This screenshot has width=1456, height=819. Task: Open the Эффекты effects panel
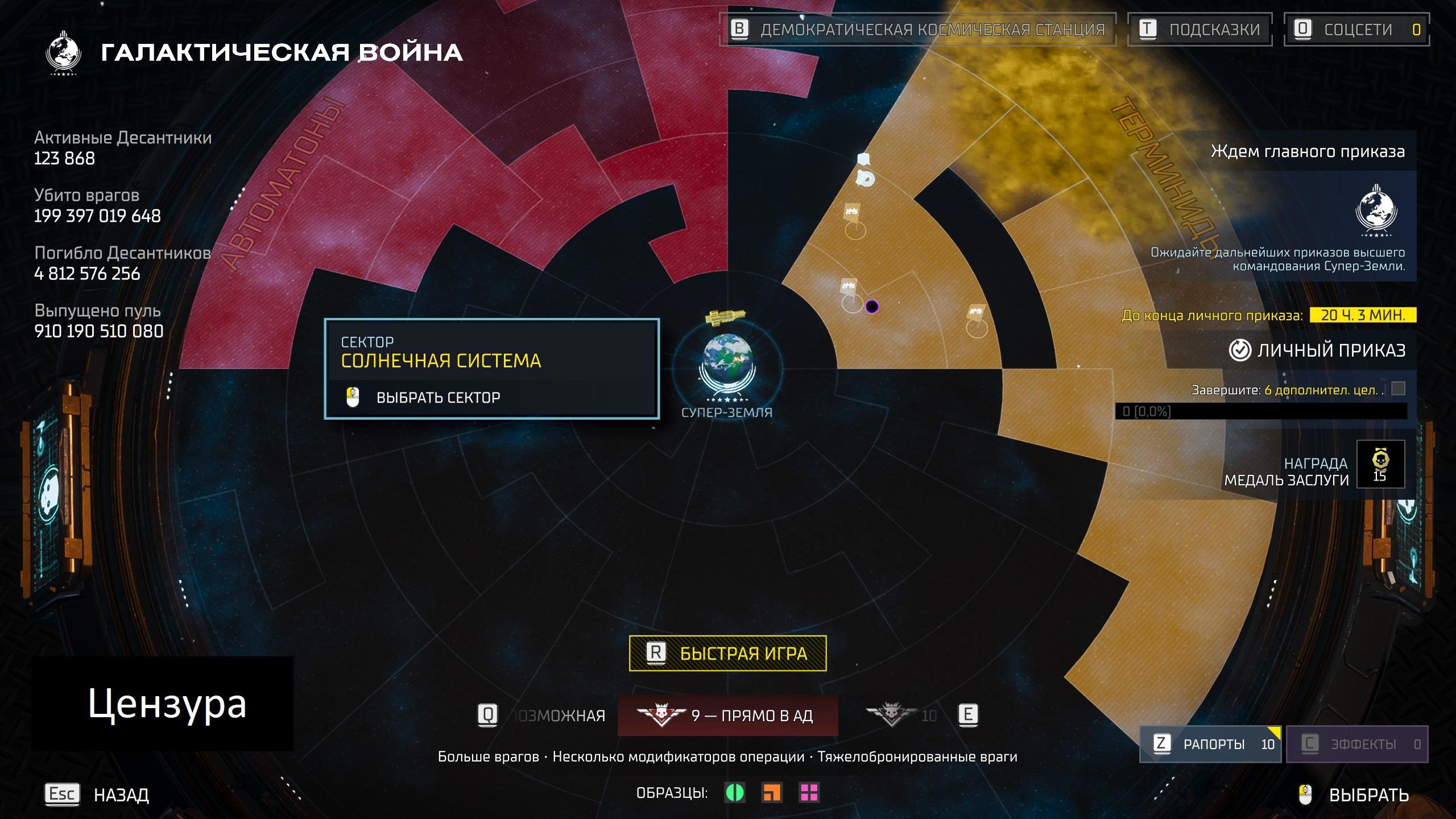1356,744
